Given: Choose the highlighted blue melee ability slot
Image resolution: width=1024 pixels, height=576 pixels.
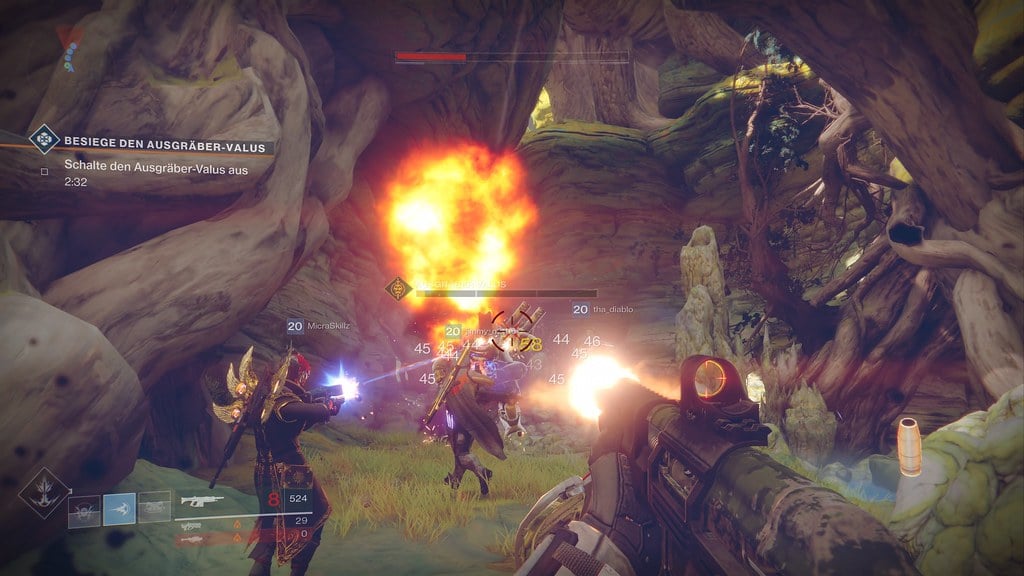Looking at the screenshot, I should [120, 509].
